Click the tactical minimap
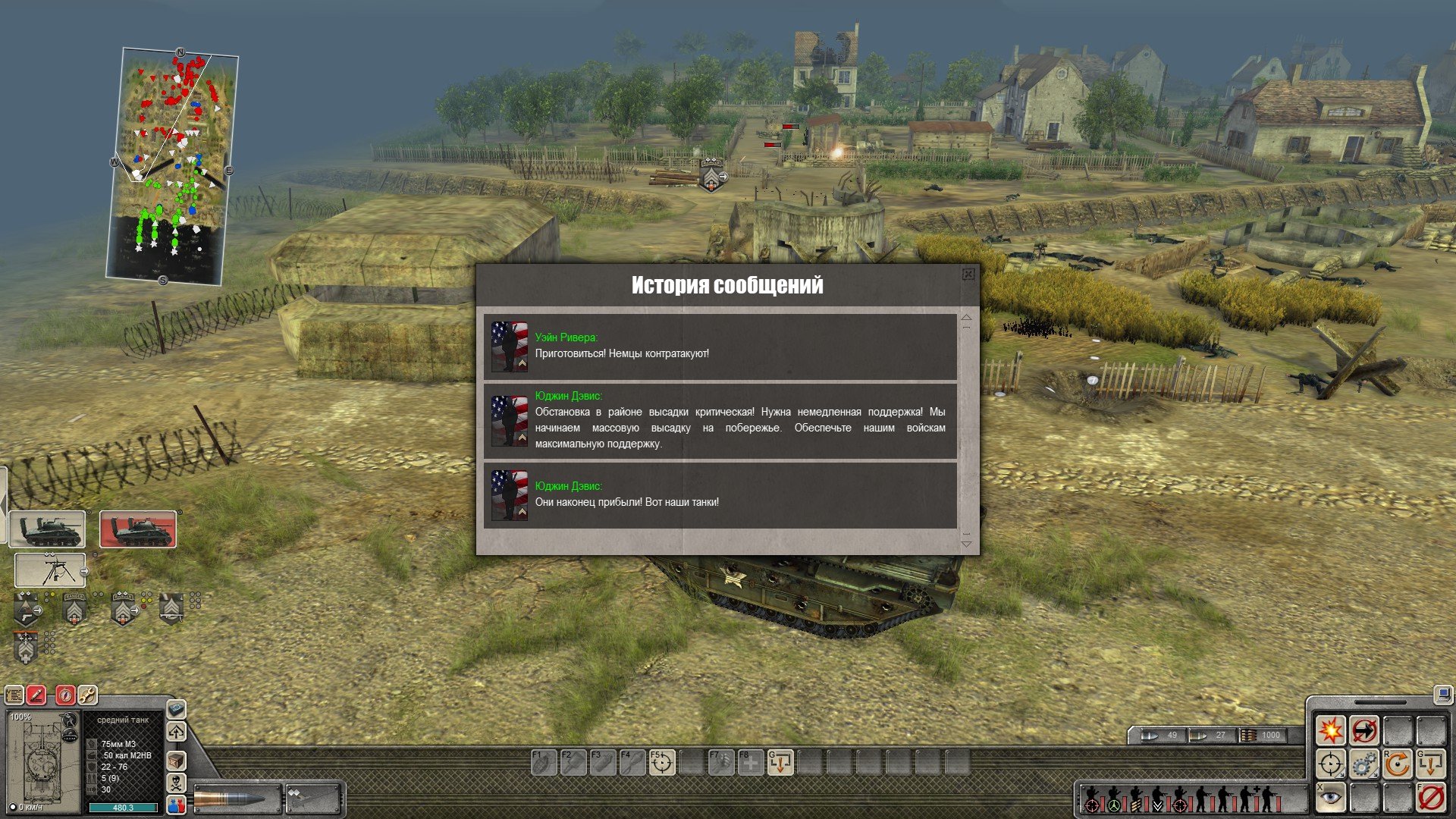This screenshot has width=1456, height=819. pyautogui.click(x=173, y=167)
